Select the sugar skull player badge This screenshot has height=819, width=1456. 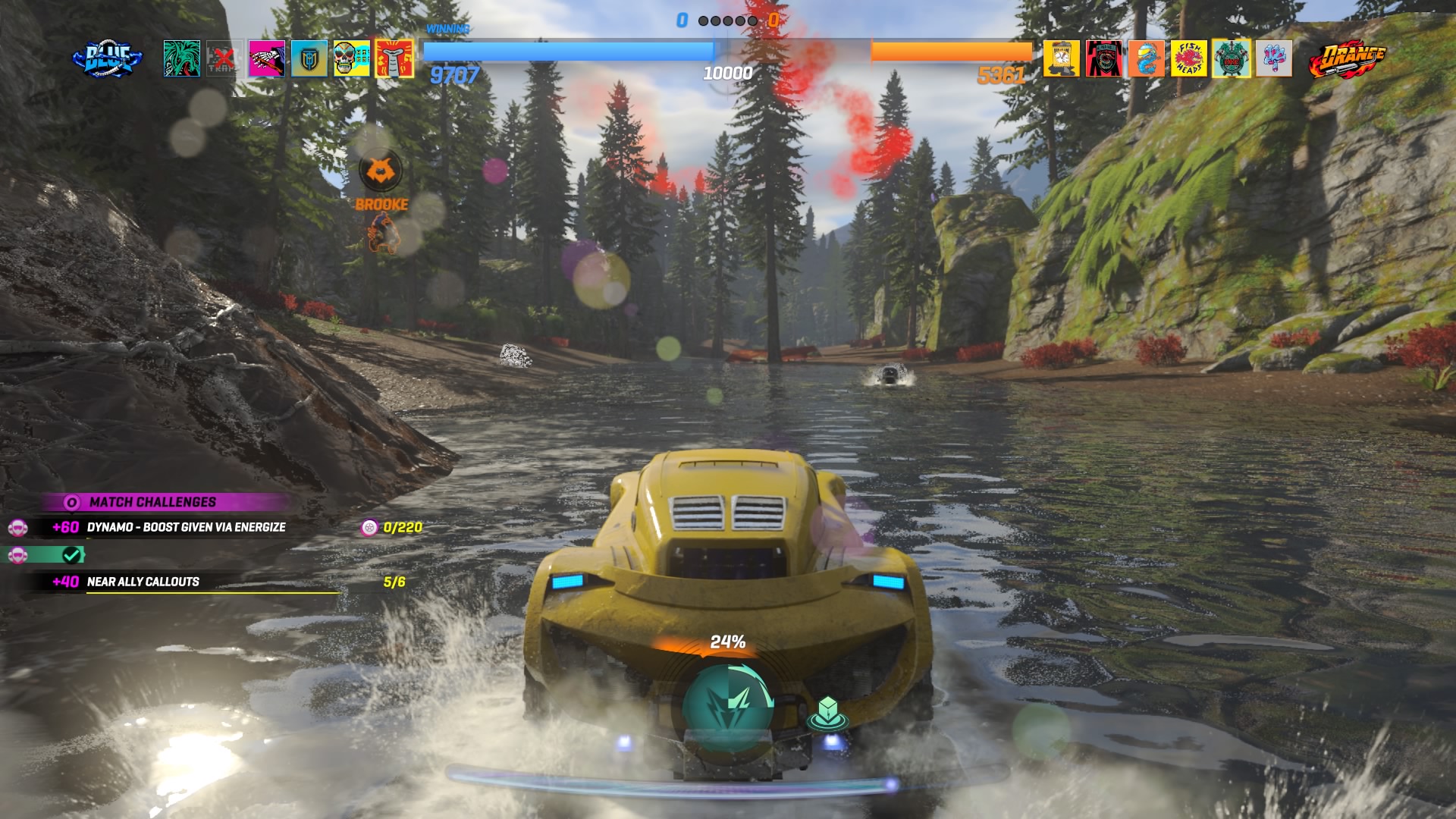[352, 58]
